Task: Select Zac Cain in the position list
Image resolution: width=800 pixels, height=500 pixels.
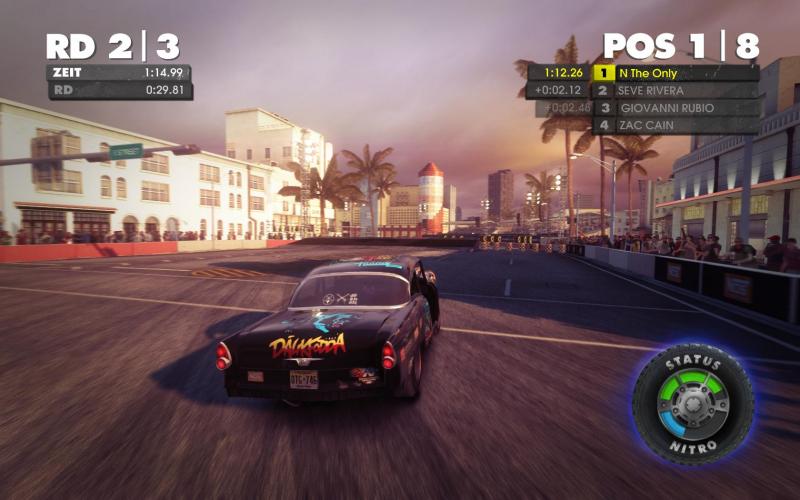Action: tap(675, 126)
